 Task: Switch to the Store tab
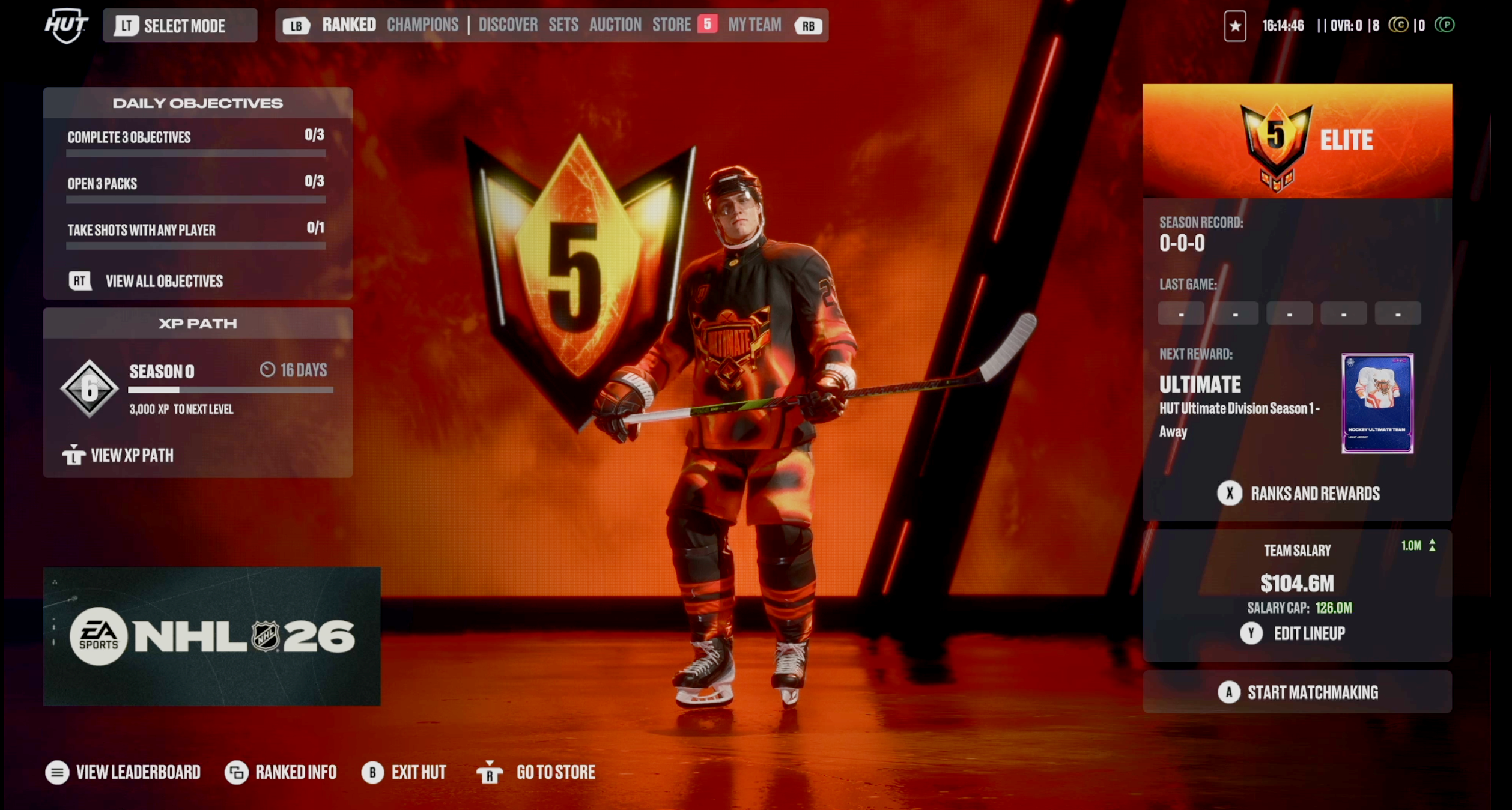[672, 25]
